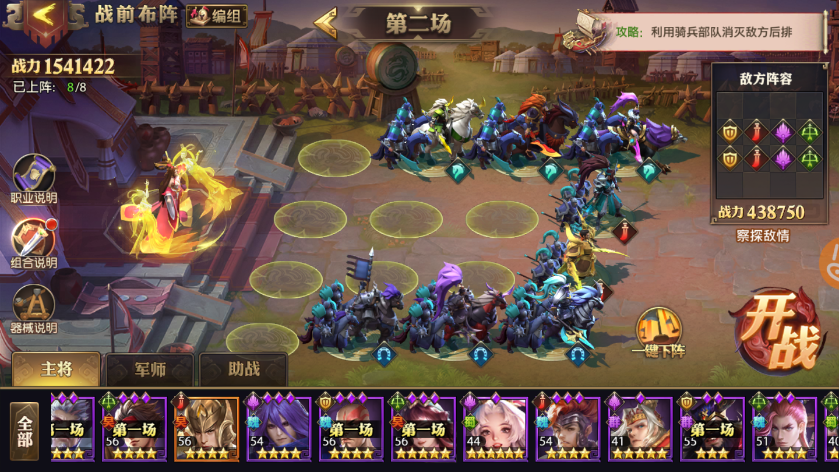839x472 pixels.
Task: Select the gold-helmet level 56 hero card
Action: (207, 429)
